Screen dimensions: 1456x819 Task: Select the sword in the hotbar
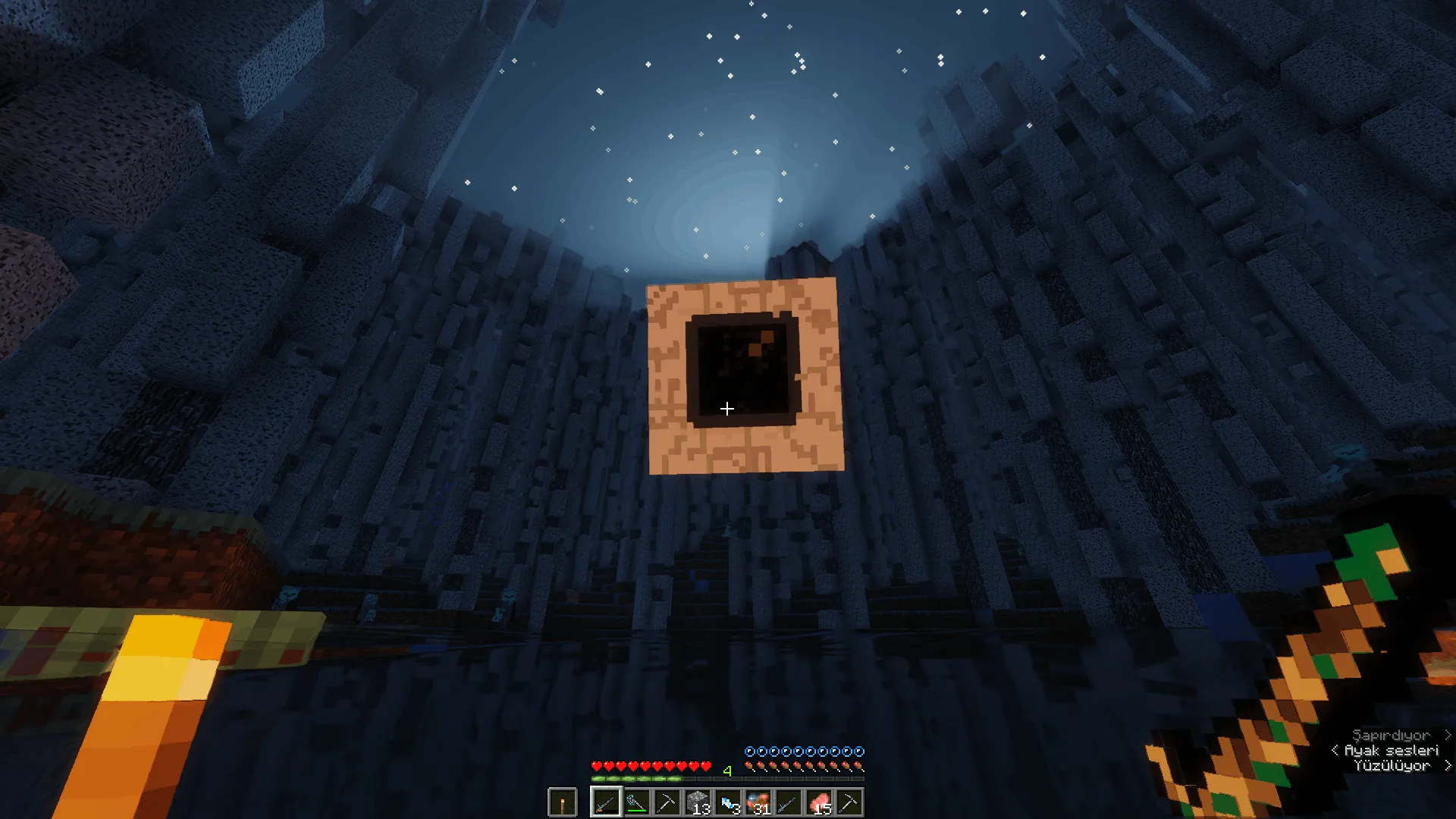coord(789,802)
